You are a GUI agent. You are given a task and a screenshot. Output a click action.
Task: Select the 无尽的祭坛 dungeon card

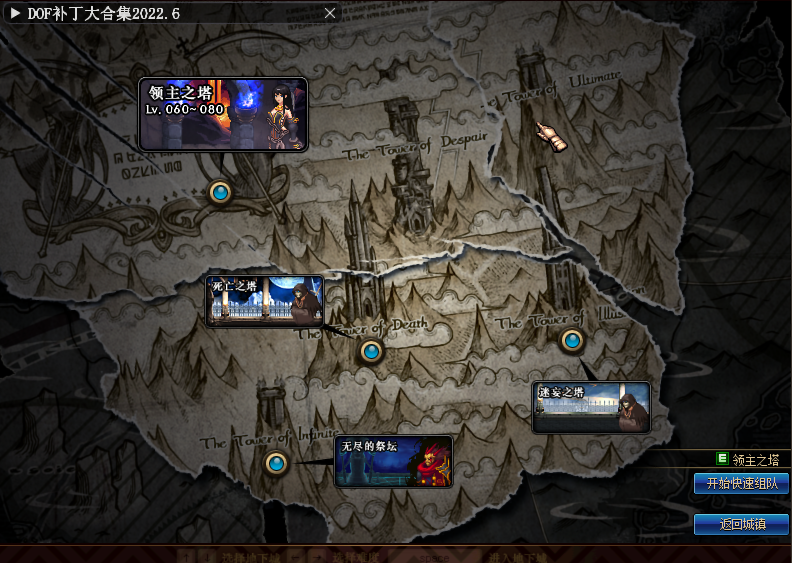(x=393, y=461)
